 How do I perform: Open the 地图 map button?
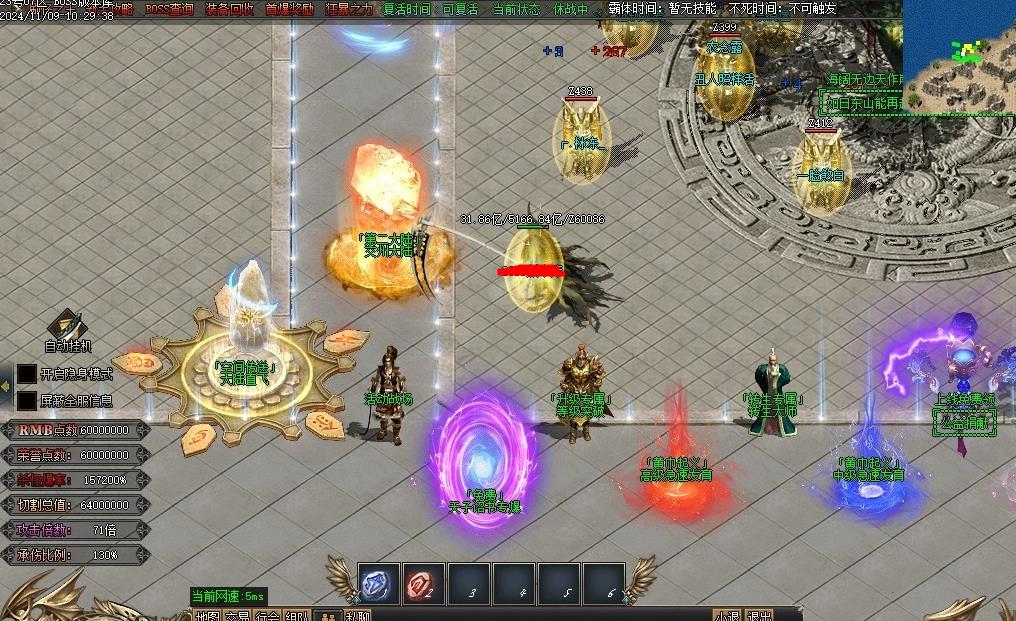click(x=208, y=616)
